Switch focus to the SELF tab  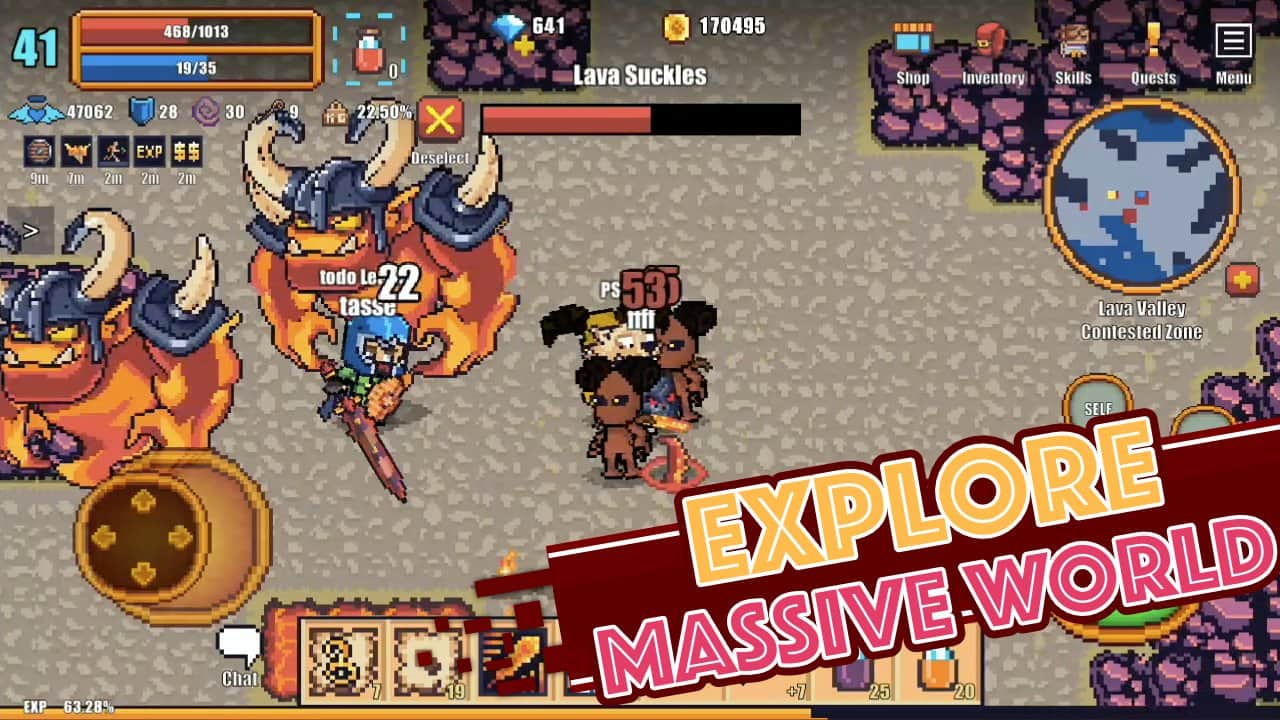tap(1098, 408)
